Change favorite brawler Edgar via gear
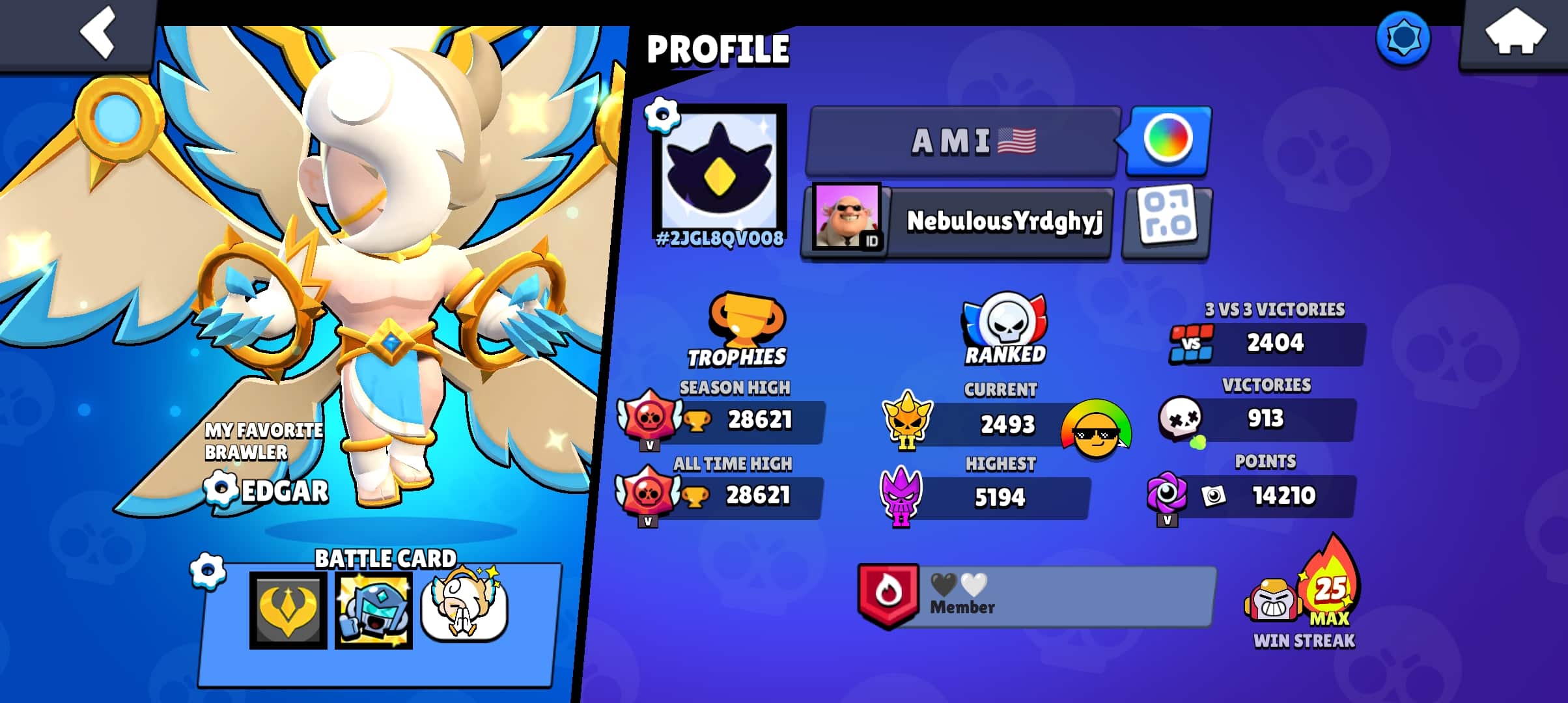Screen dimensions: 1568x703 [219, 489]
